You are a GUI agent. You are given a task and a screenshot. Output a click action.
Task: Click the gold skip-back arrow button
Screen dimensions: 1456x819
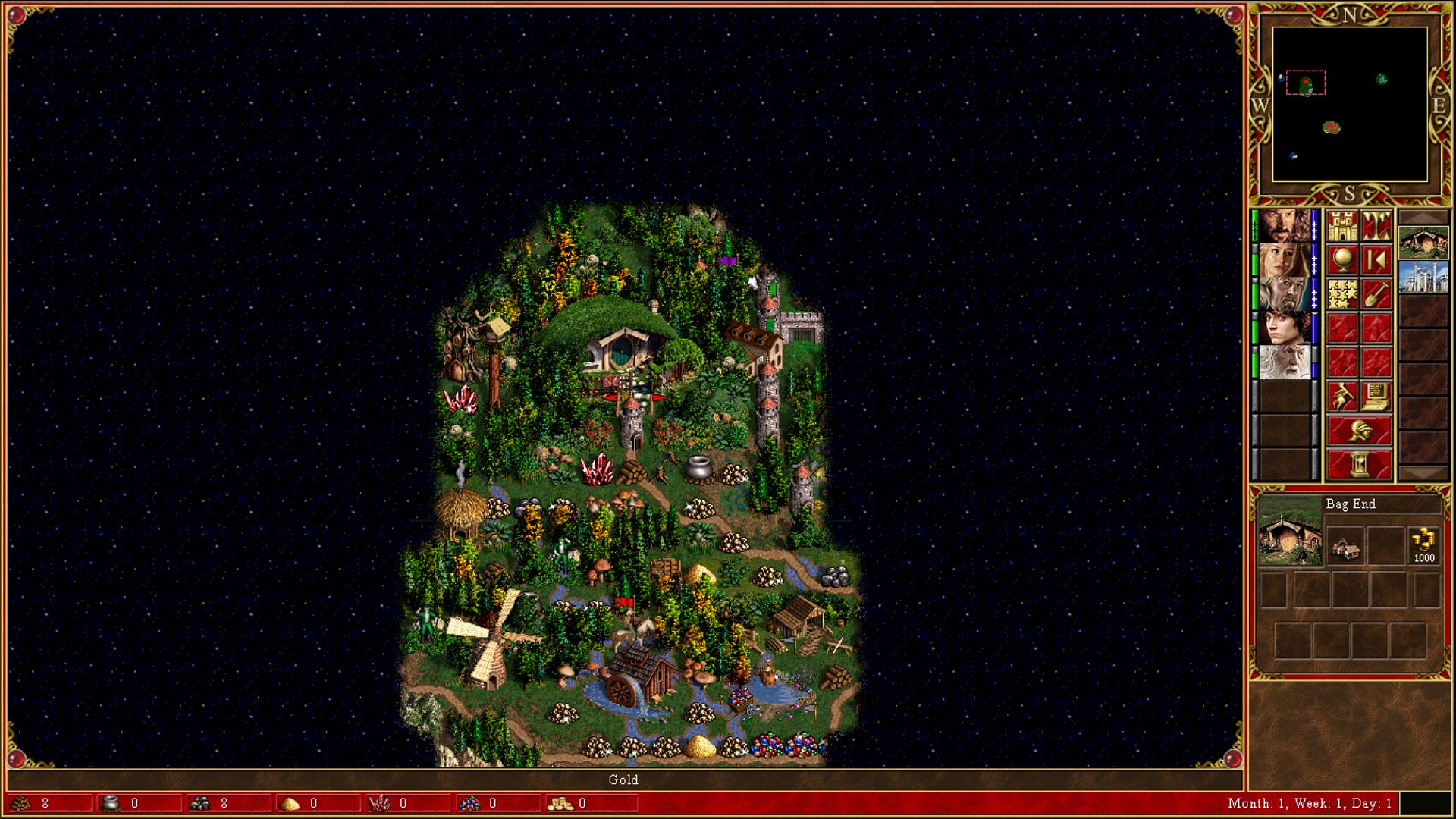(x=1376, y=260)
